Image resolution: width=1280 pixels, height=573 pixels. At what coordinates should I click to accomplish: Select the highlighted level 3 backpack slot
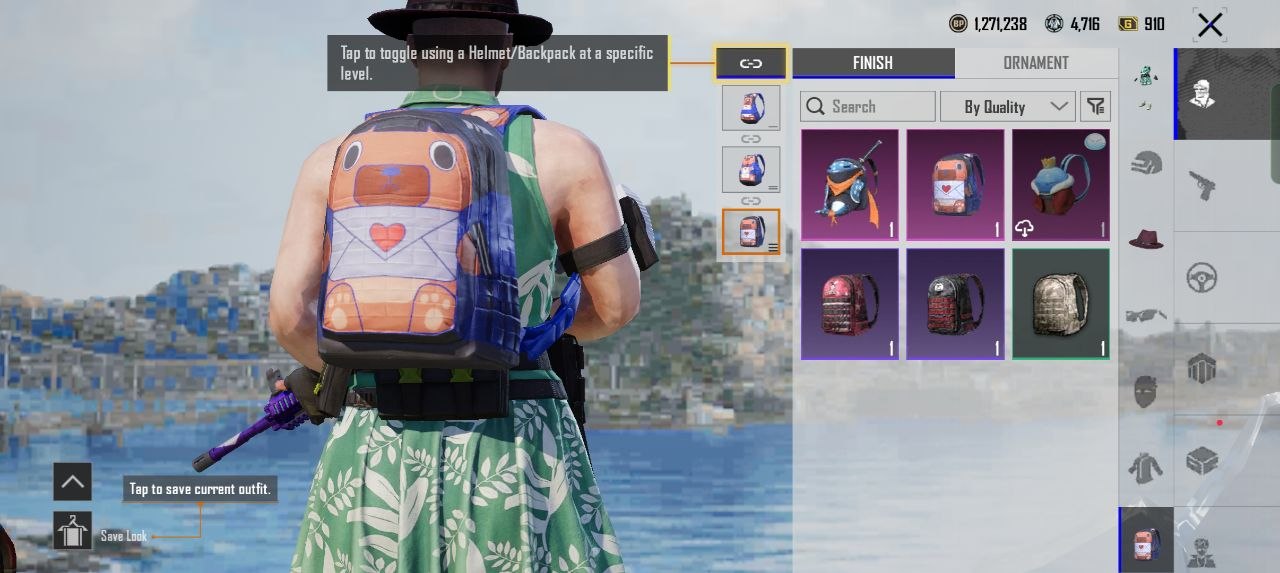coord(751,232)
